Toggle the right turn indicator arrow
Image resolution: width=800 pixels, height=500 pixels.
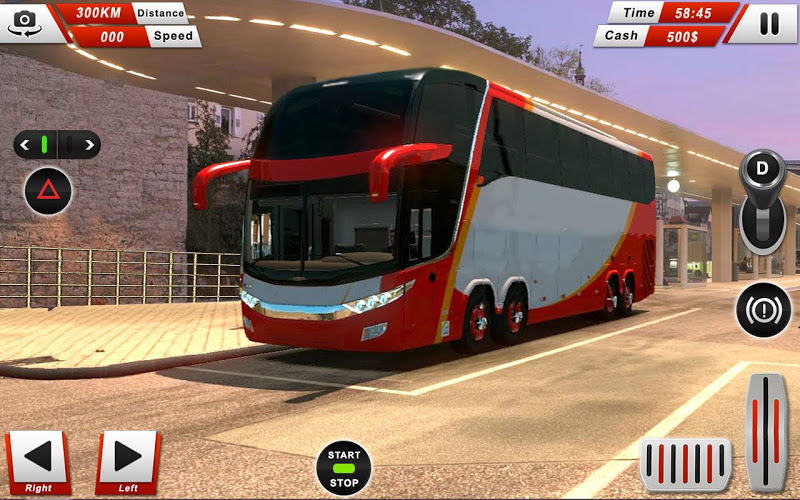[89, 145]
